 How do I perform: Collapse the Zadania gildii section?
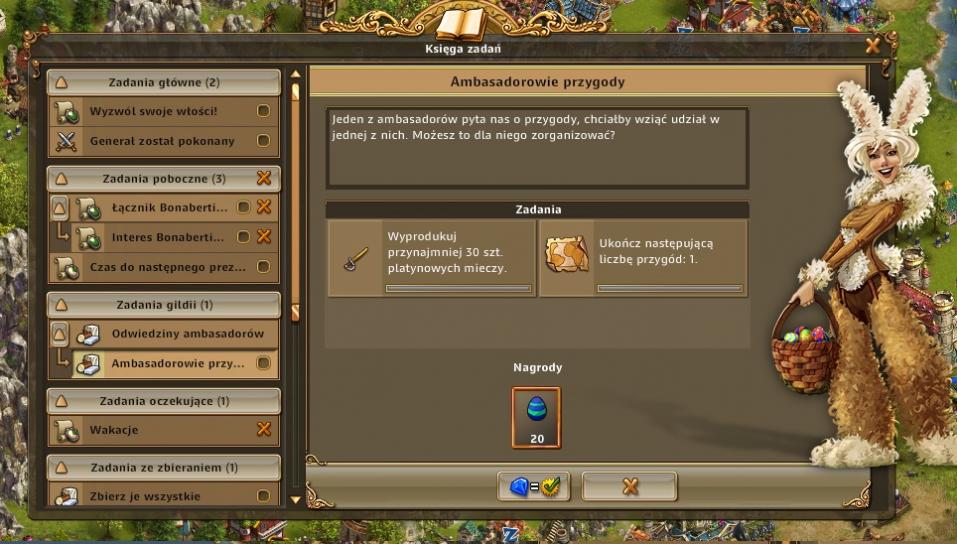(61, 304)
